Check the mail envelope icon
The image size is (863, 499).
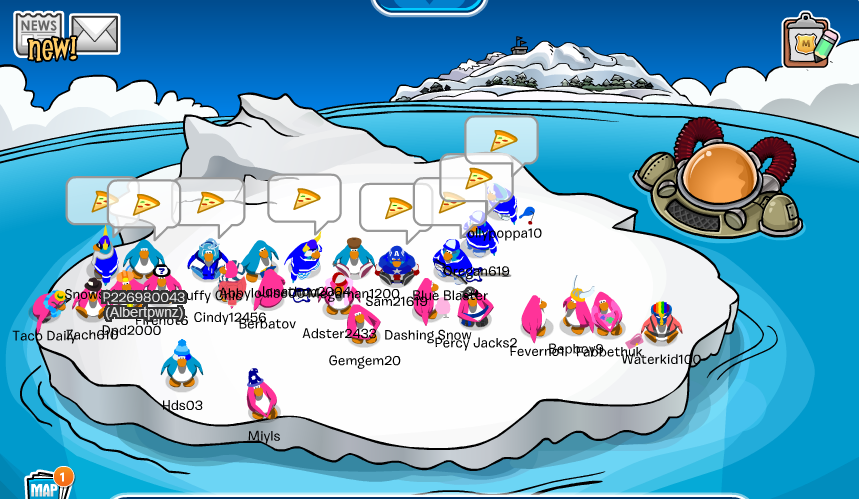(x=96, y=34)
